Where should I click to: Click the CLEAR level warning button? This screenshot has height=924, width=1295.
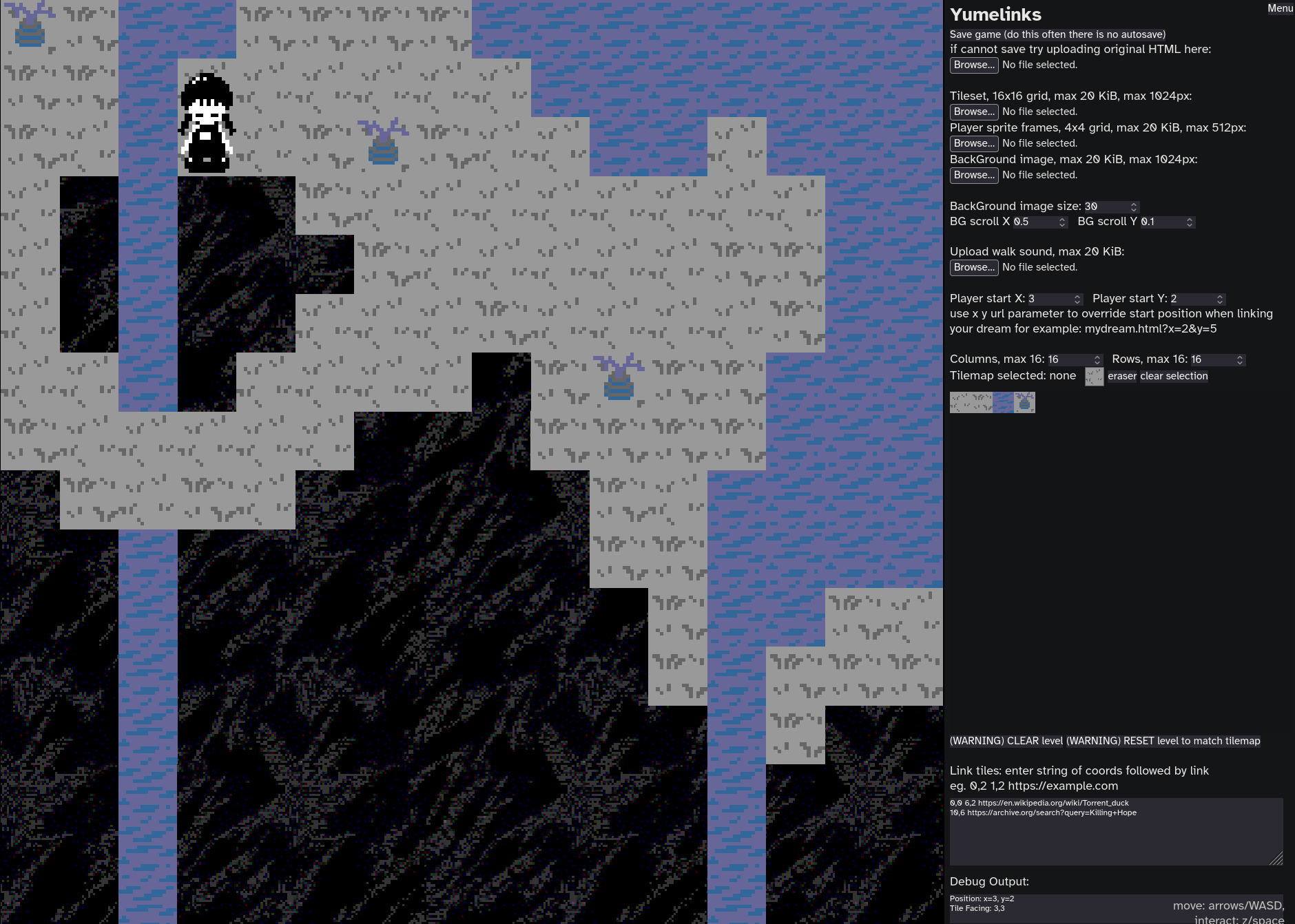[x=1006, y=741]
